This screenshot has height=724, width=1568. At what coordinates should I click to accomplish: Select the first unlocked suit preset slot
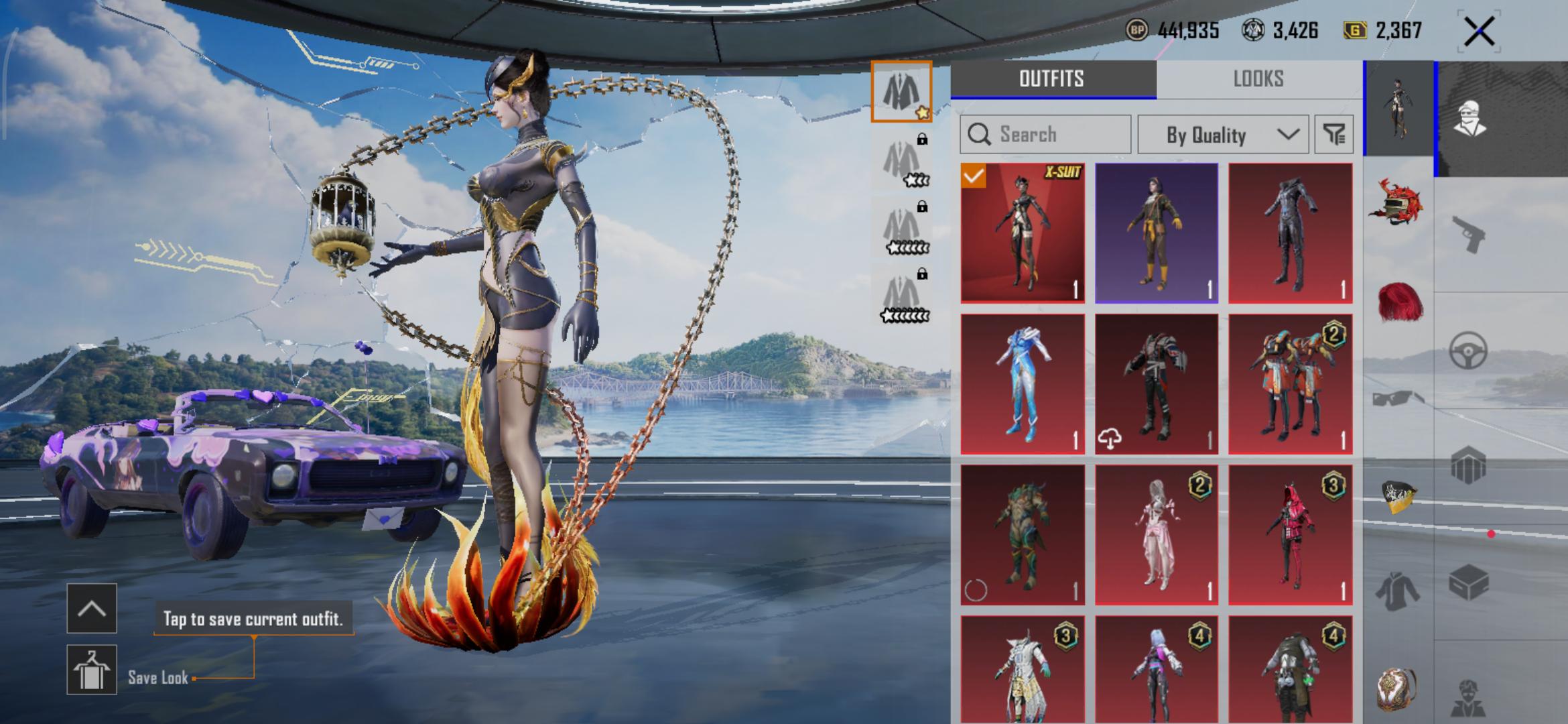click(901, 92)
